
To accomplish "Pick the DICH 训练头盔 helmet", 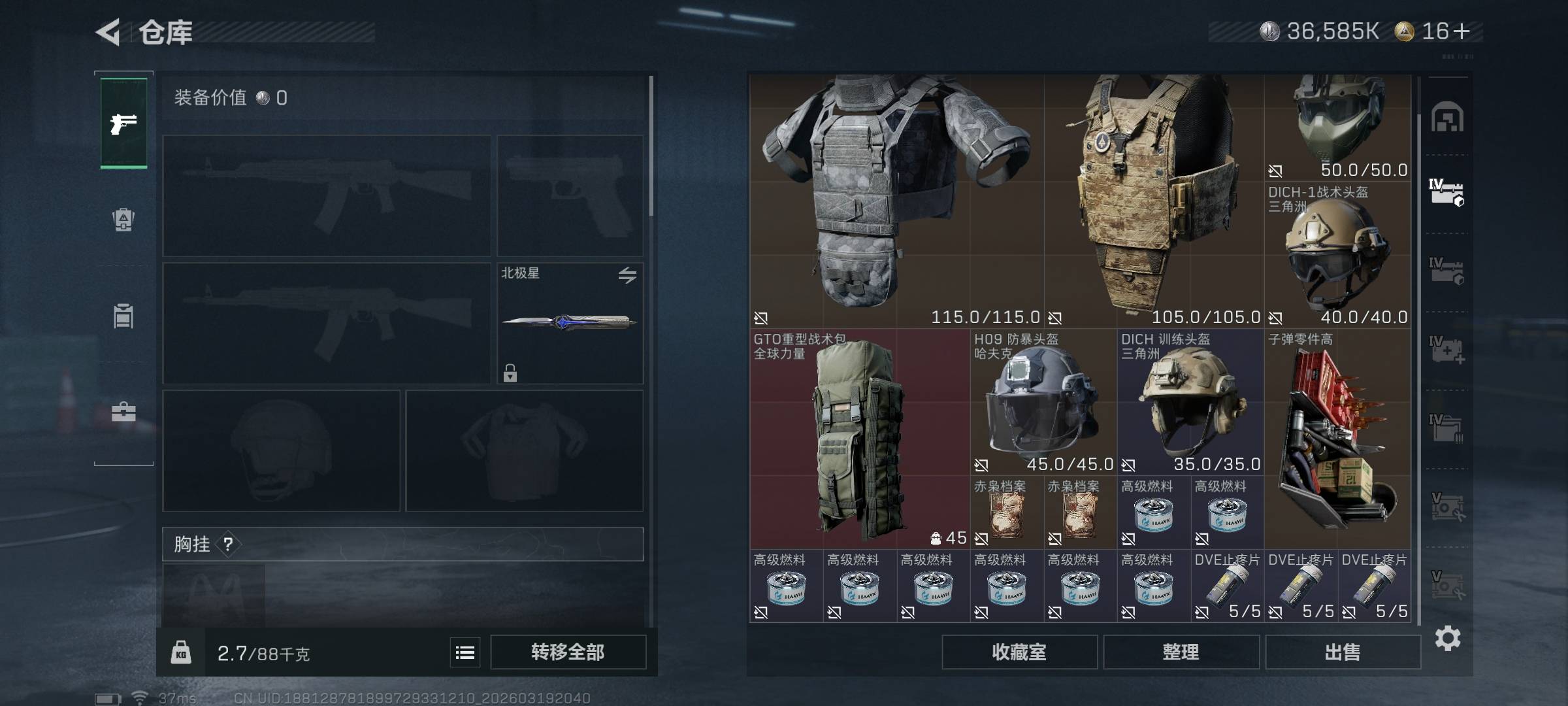I will click(1190, 401).
